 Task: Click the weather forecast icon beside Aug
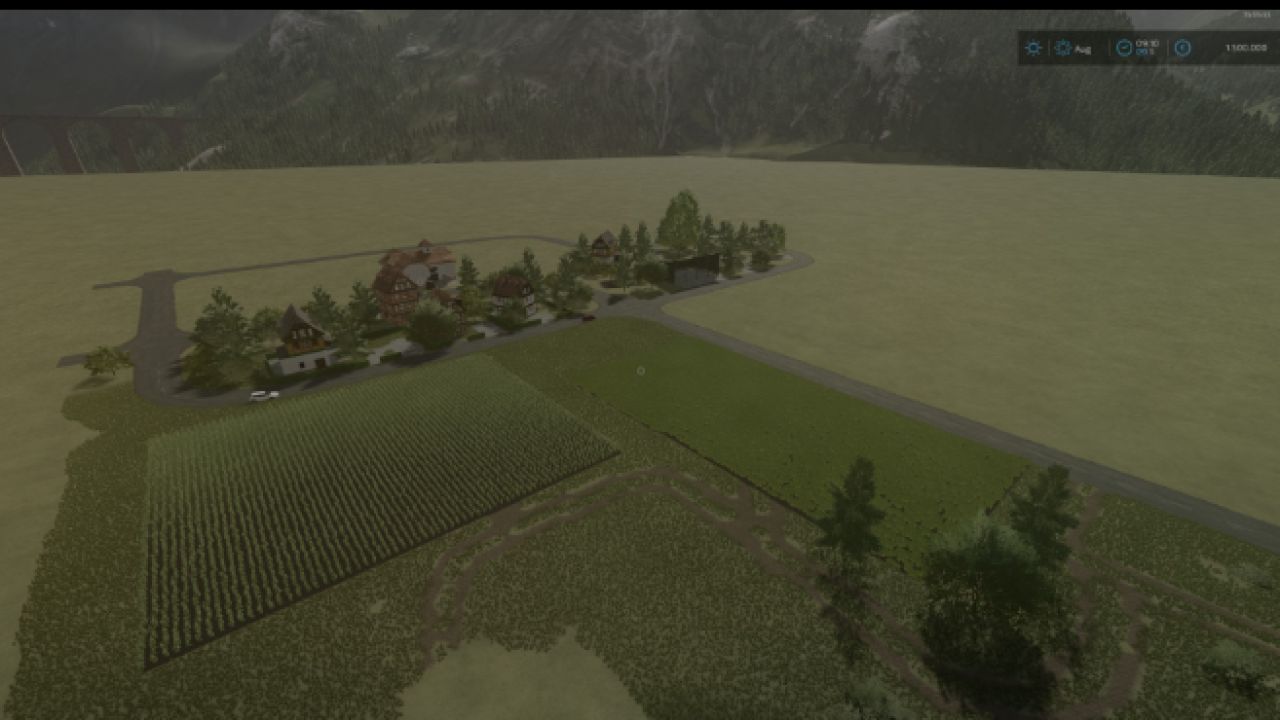pos(1063,48)
